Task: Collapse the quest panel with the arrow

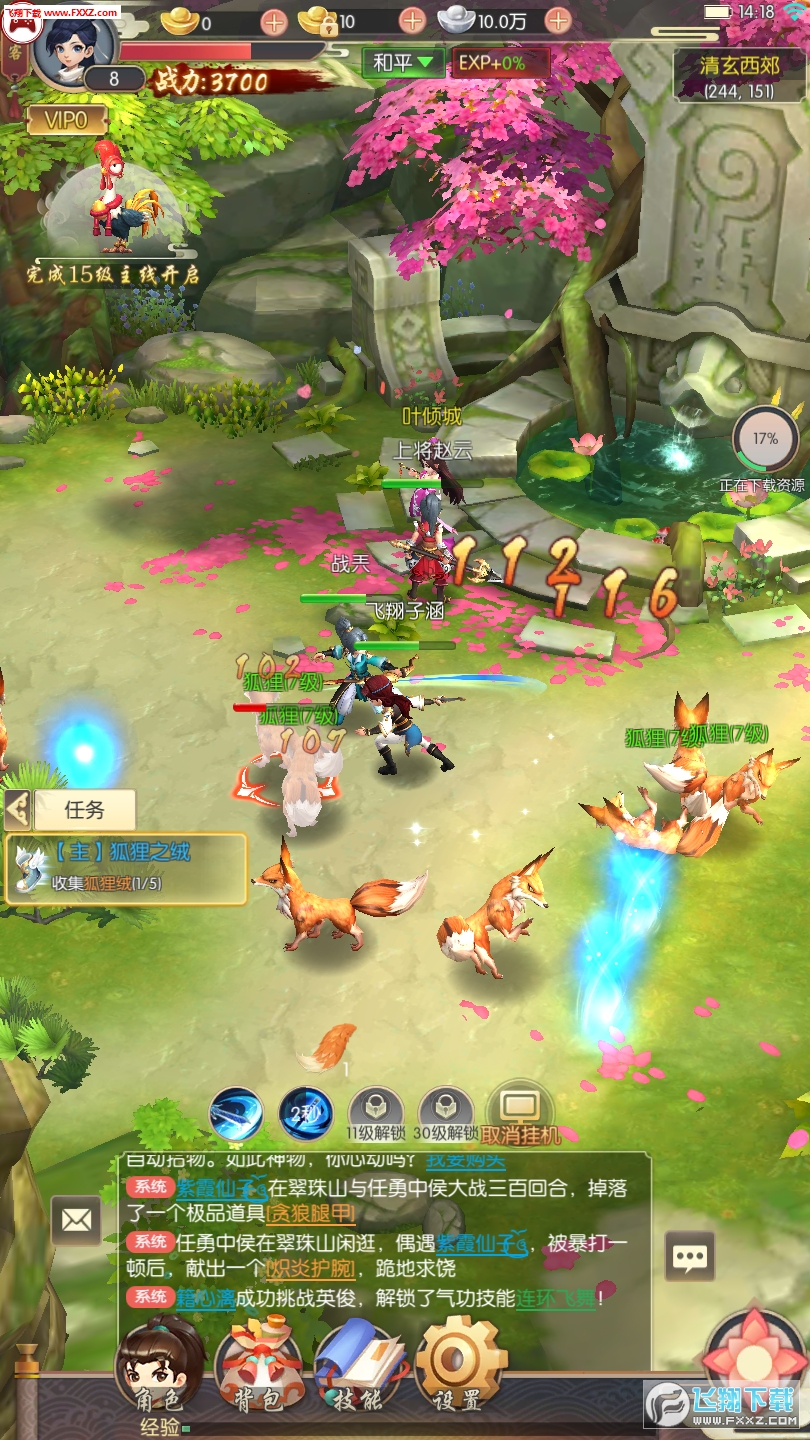Action: click(17, 809)
